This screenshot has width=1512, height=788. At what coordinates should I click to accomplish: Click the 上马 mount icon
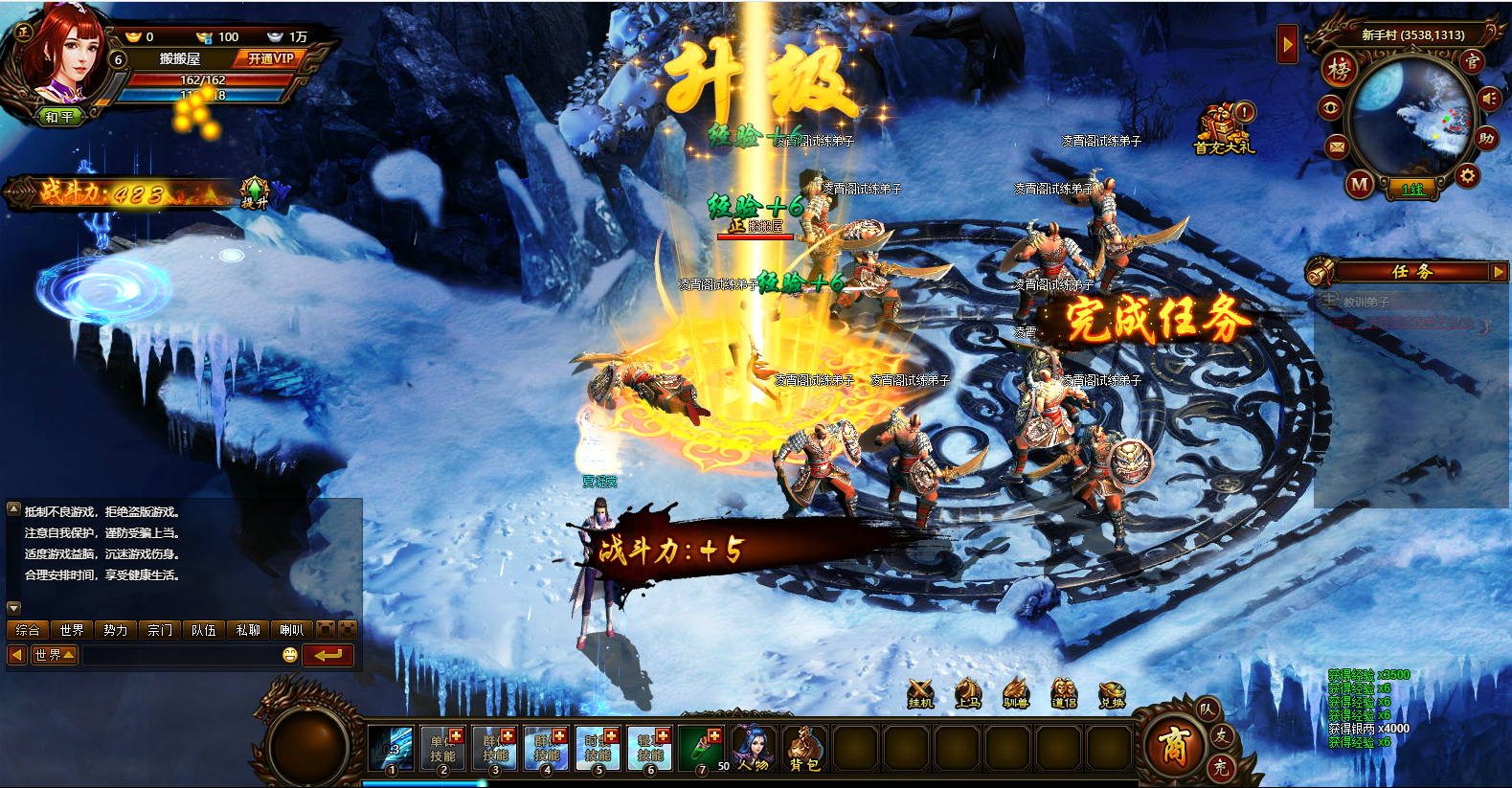(x=968, y=693)
